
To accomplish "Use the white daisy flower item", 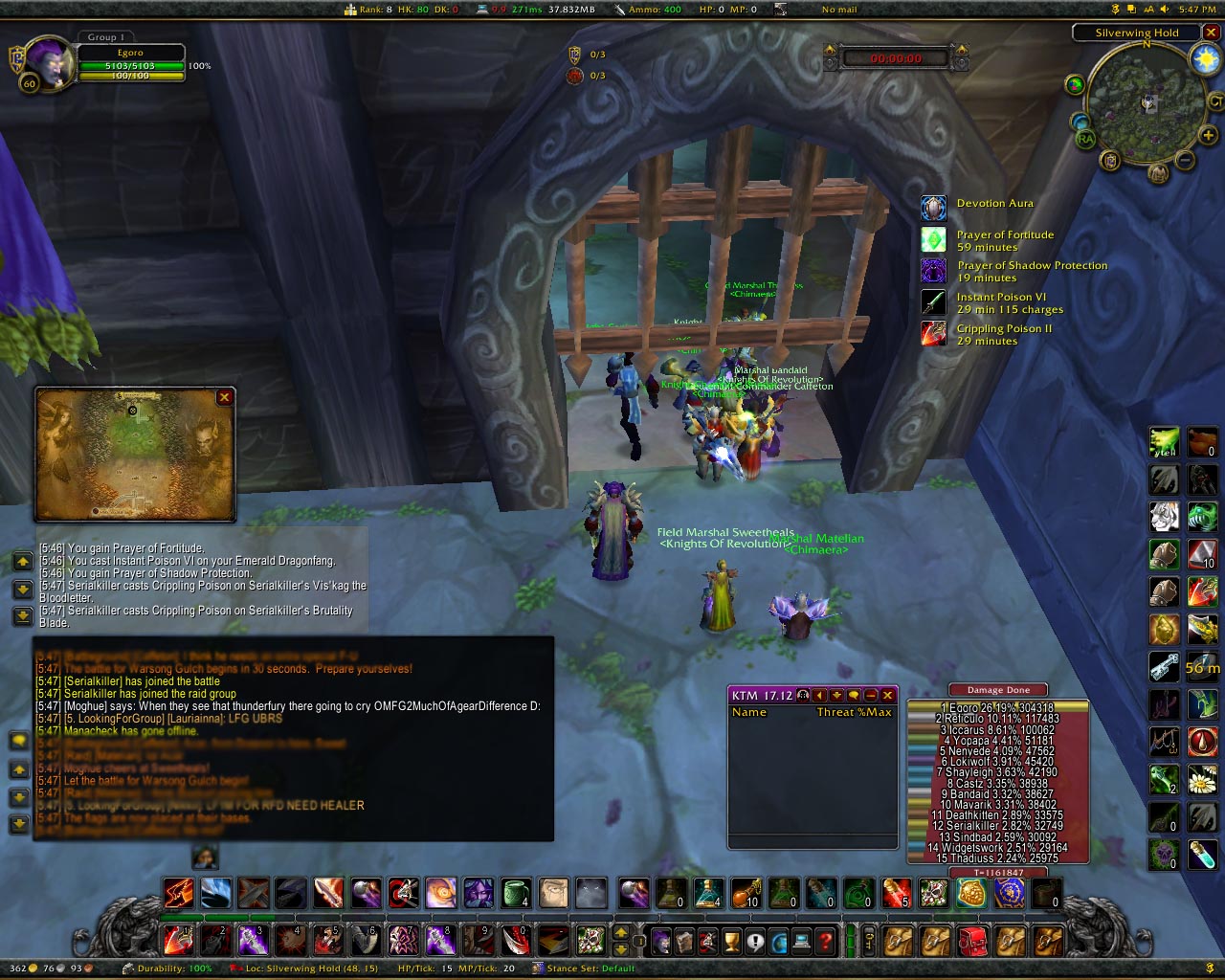I will (x=1202, y=782).
